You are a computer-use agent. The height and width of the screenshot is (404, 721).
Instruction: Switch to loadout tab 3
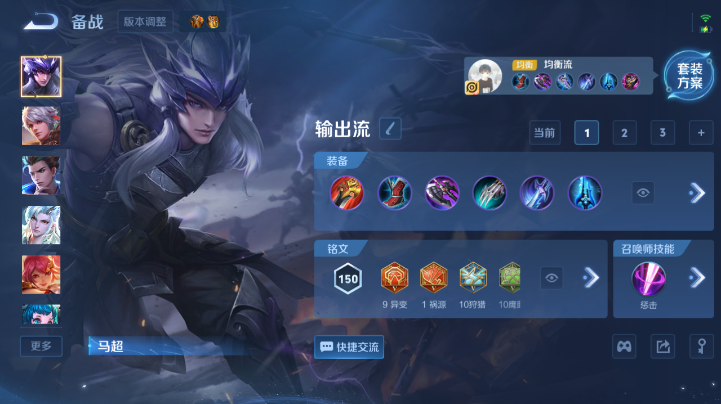(662, 133)
